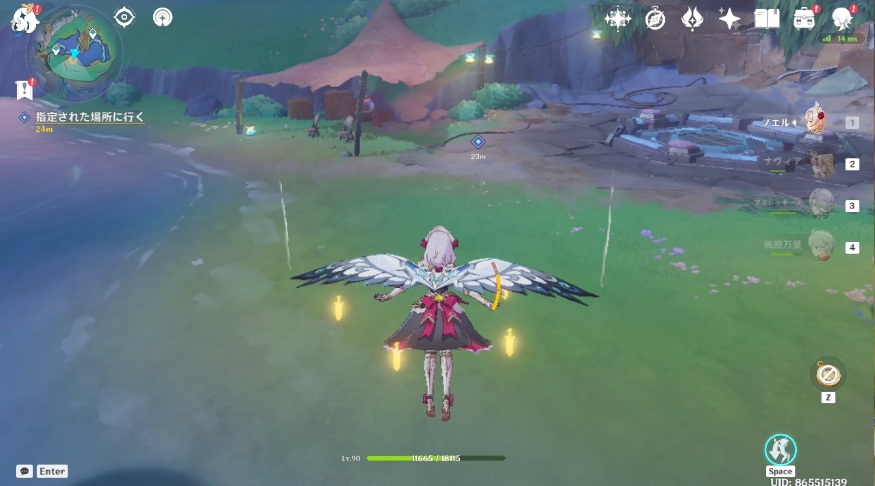This screenshot has width=875, height=486.
Task: Click the eye-shaped icon beside the minimap
Action: pyautogui.click(x=125, y=17)
